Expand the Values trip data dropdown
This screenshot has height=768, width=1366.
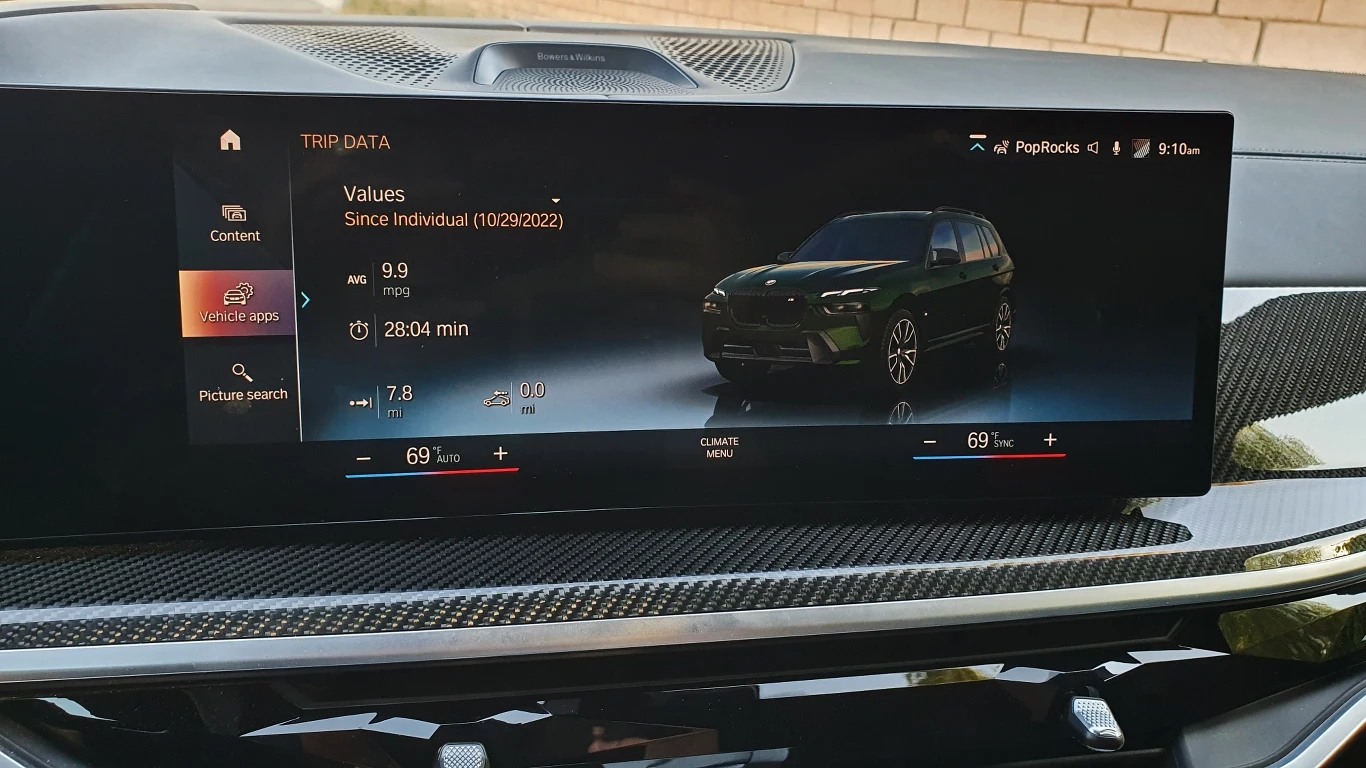tap(555, 200)
